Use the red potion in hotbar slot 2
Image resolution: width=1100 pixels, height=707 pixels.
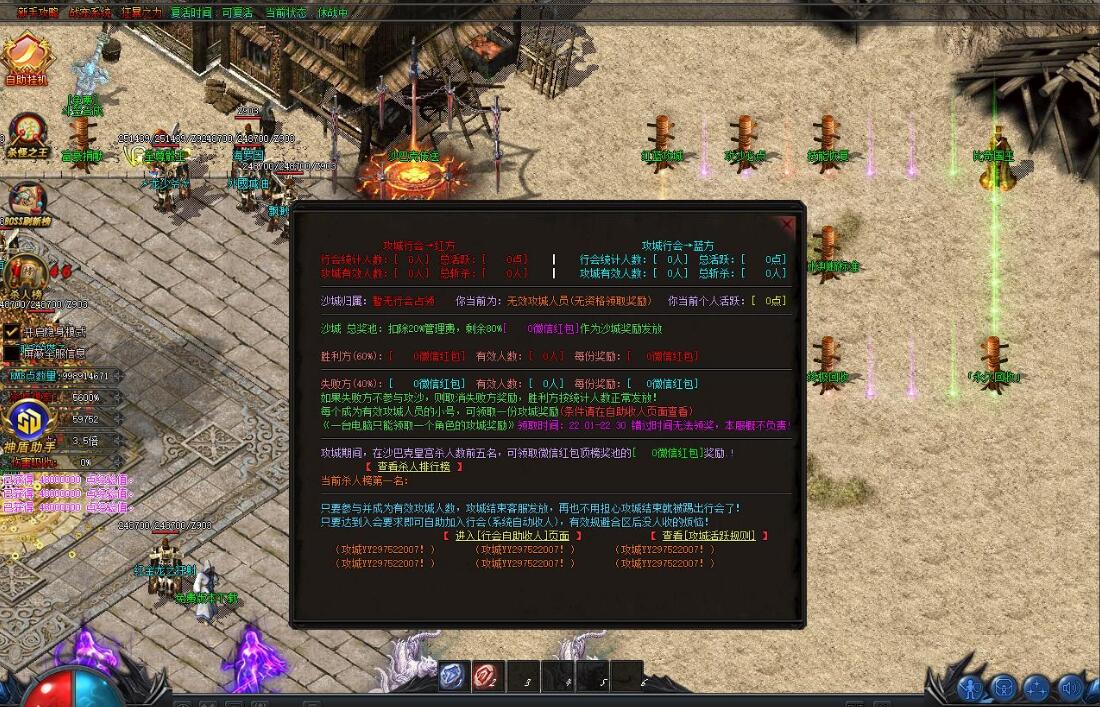tap(486, 676)
